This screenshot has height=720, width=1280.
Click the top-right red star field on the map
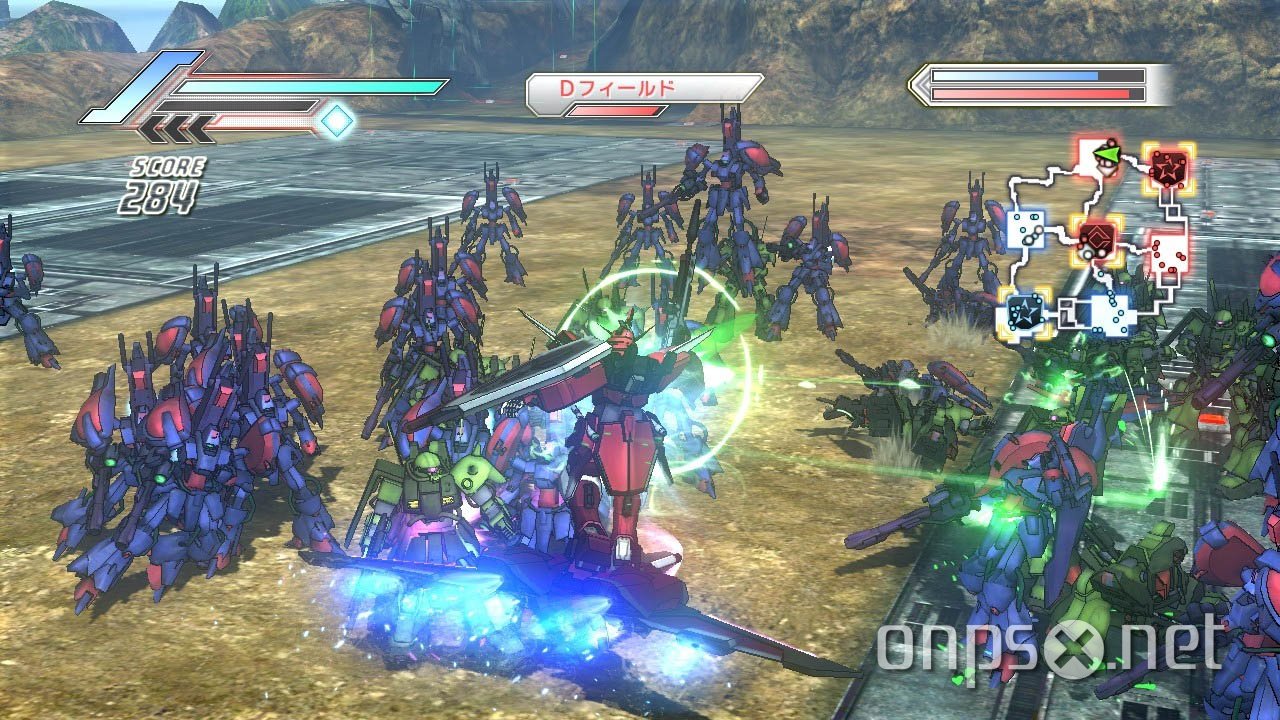[1168, 170]
